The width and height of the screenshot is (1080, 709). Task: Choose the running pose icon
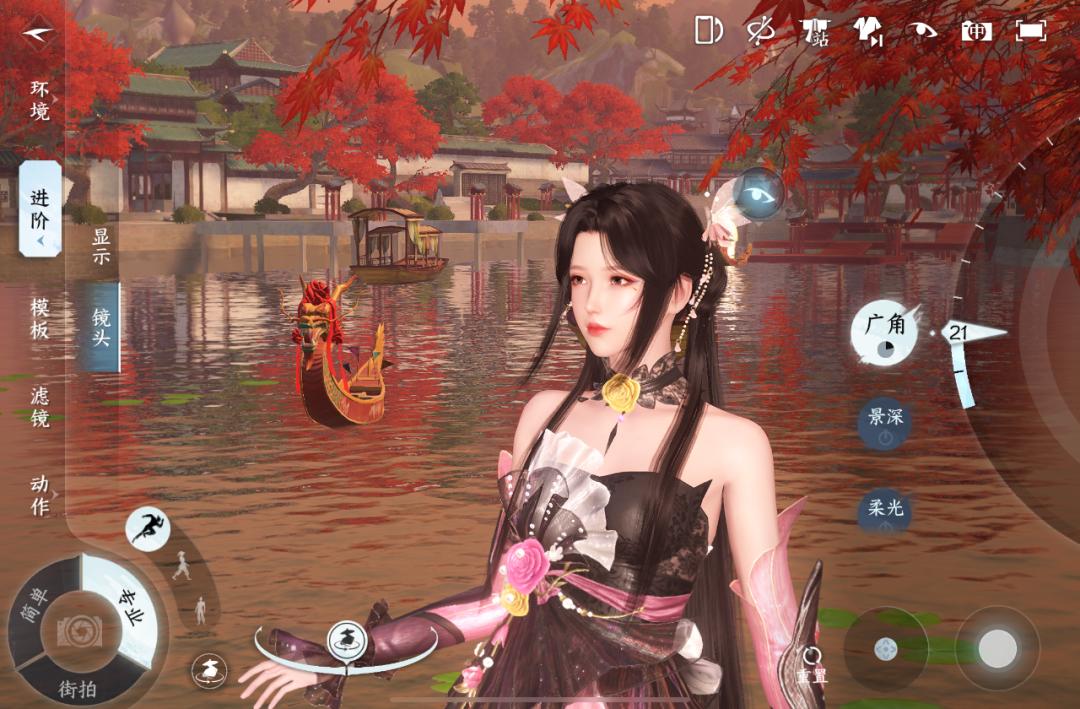(148, 527)
